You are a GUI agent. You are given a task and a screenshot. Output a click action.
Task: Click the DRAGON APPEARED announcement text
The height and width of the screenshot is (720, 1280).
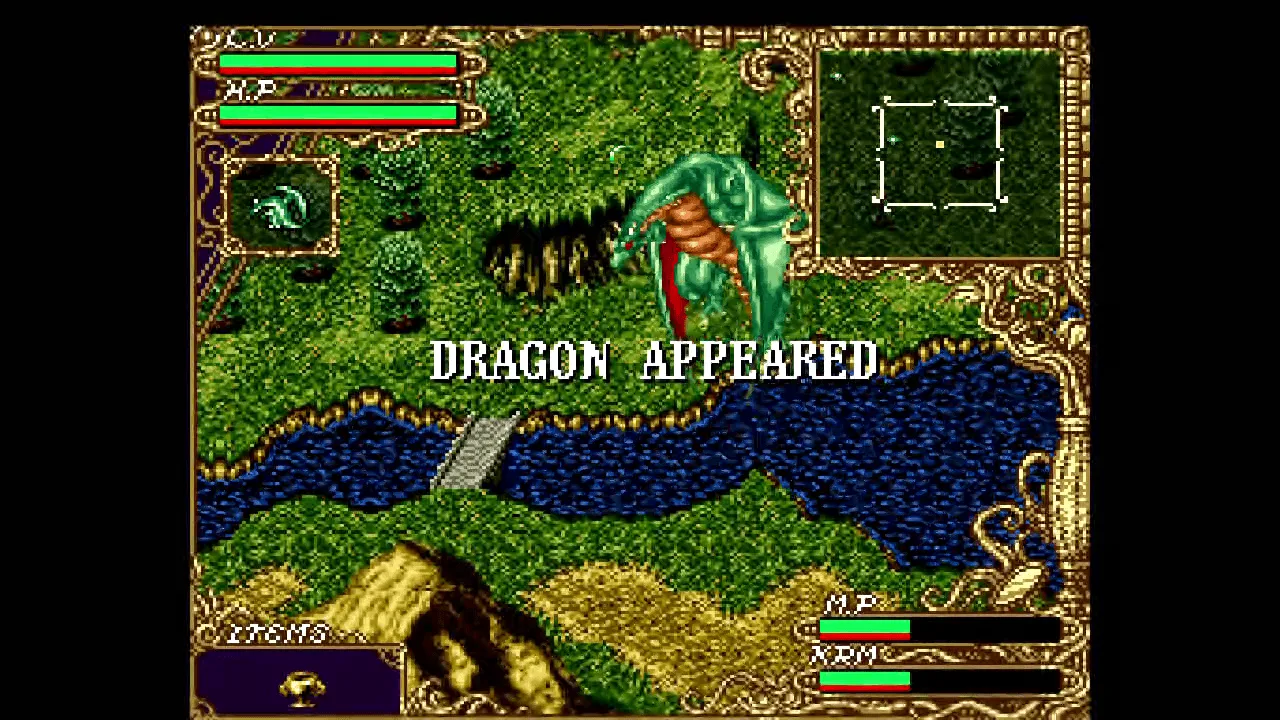(655, 362)
